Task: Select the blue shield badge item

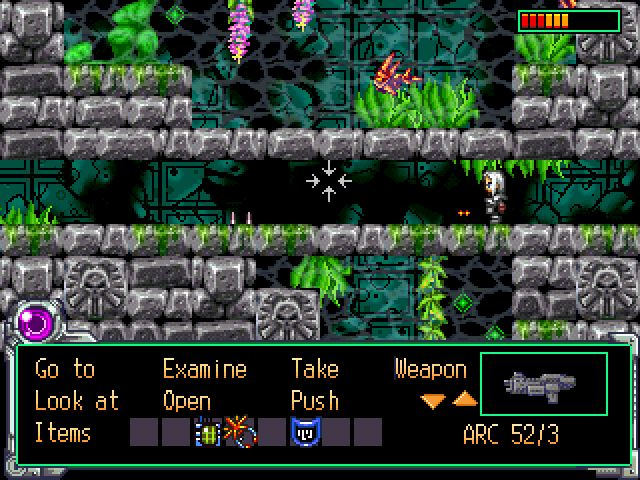Action: pyautogui.click(x=303, y=433)
